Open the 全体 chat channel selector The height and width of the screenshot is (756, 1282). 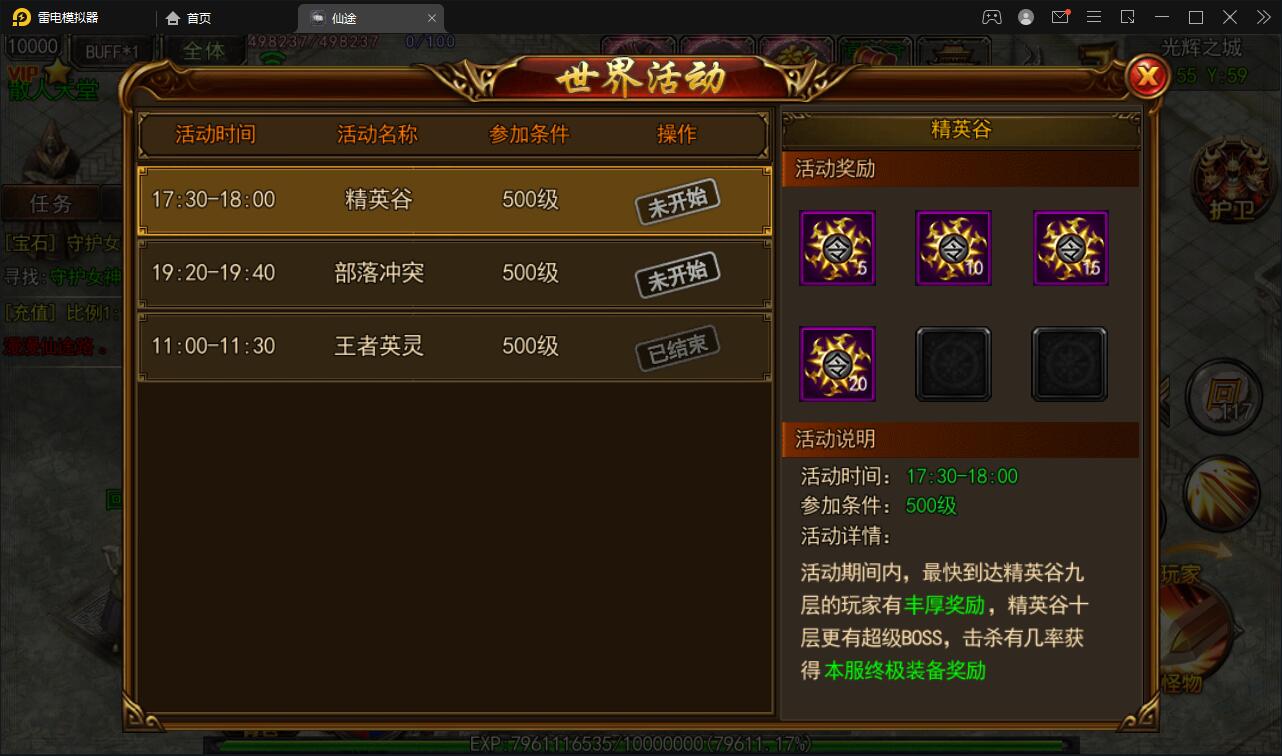(x=205, y=51)
